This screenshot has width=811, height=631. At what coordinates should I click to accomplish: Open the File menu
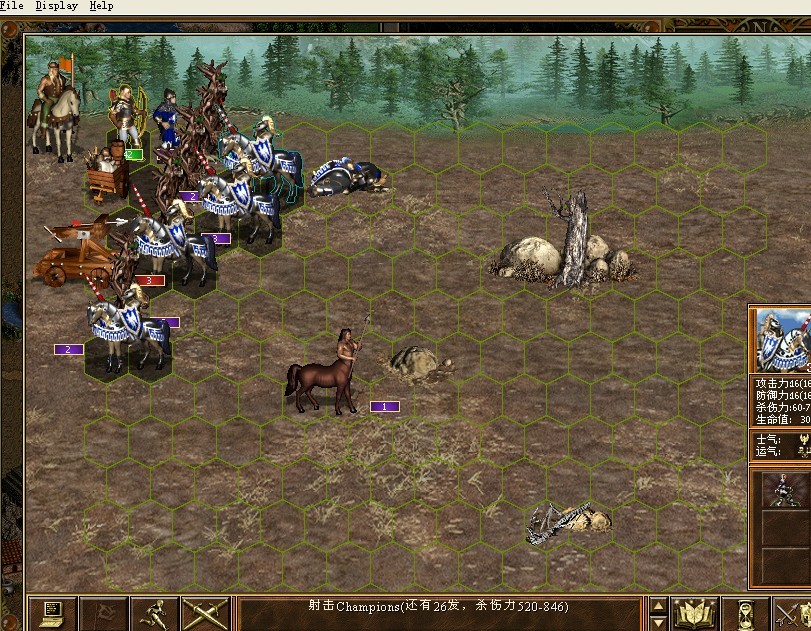(12, 6)
